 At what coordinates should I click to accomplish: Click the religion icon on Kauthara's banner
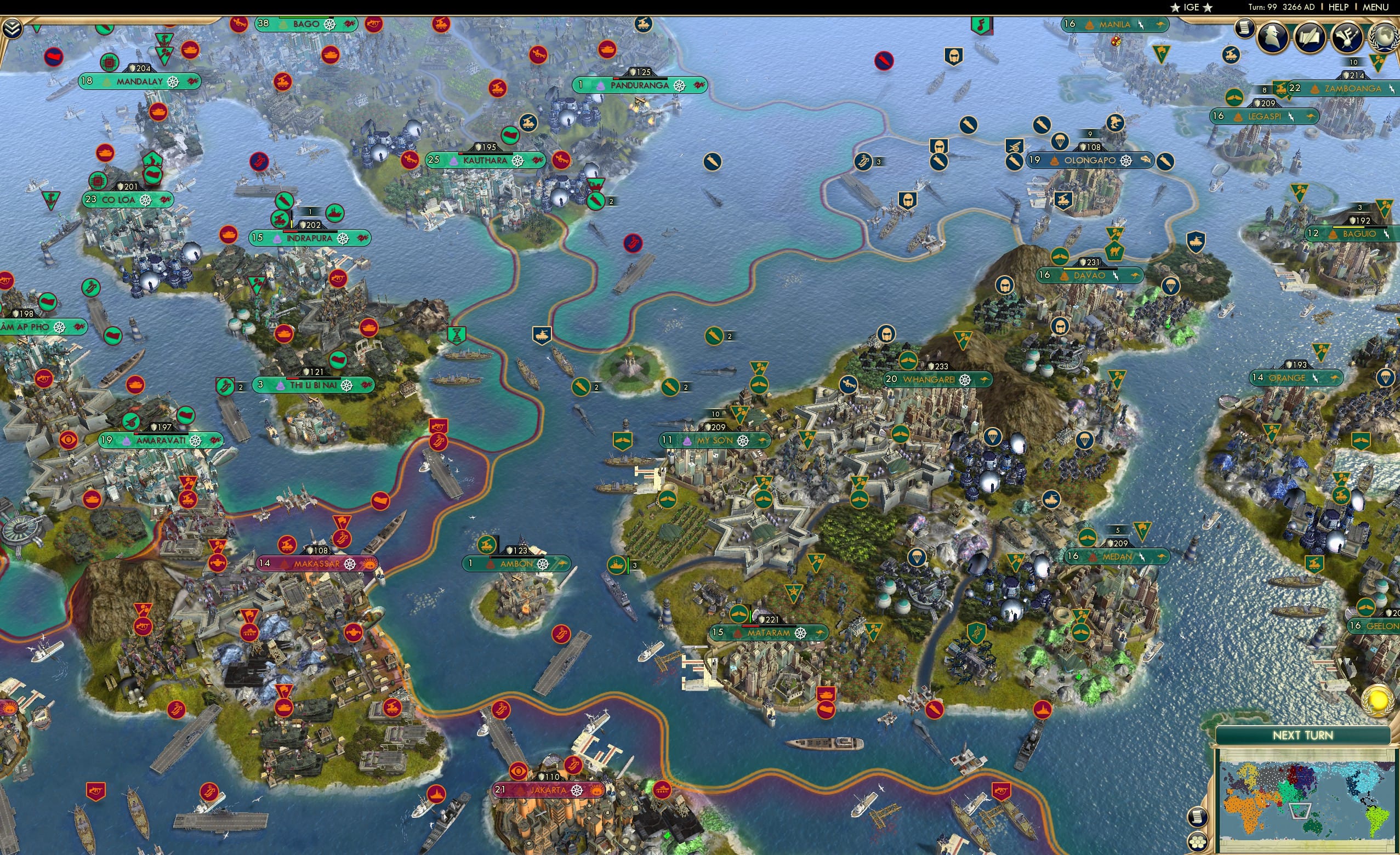518,162
